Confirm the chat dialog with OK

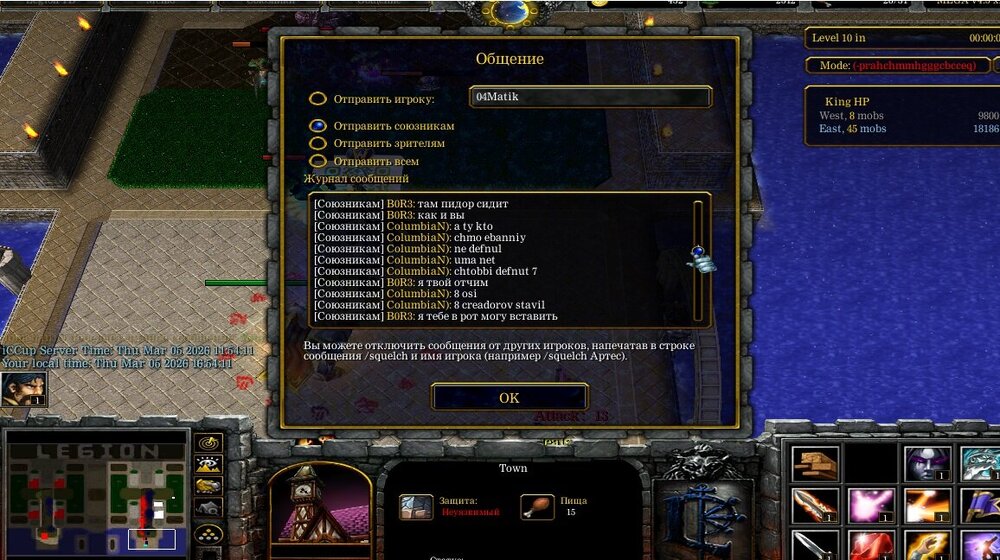[509, 397]
